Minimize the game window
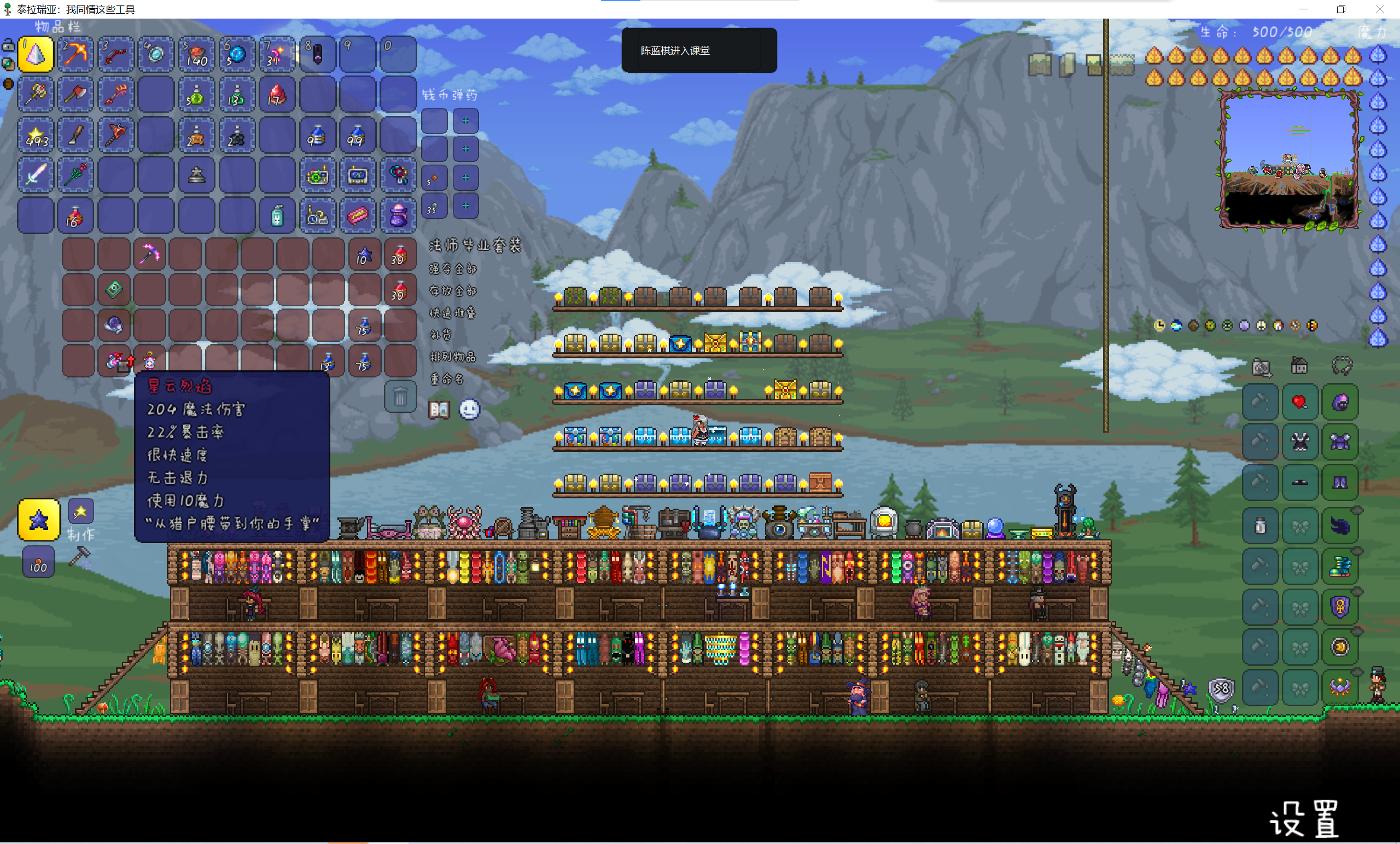 pos(1303,9)
